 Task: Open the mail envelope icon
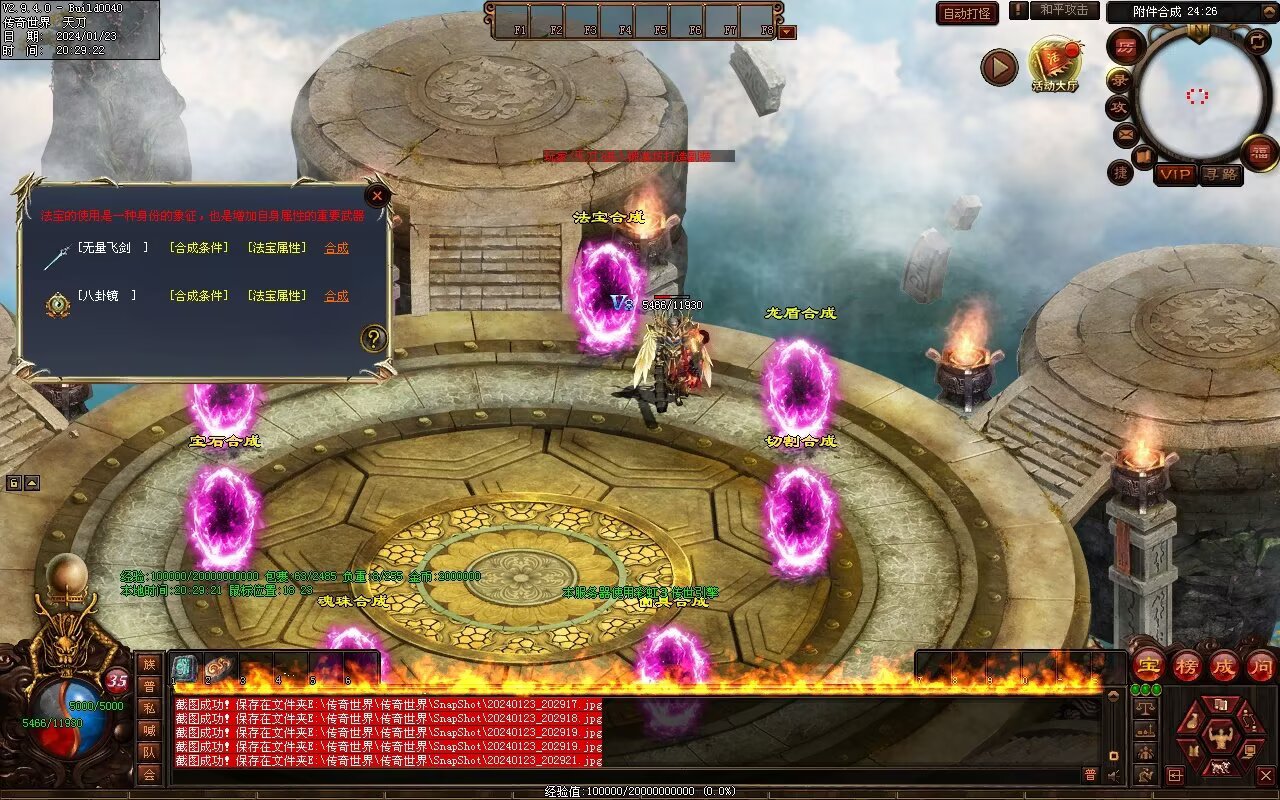tap(1126, 134)
